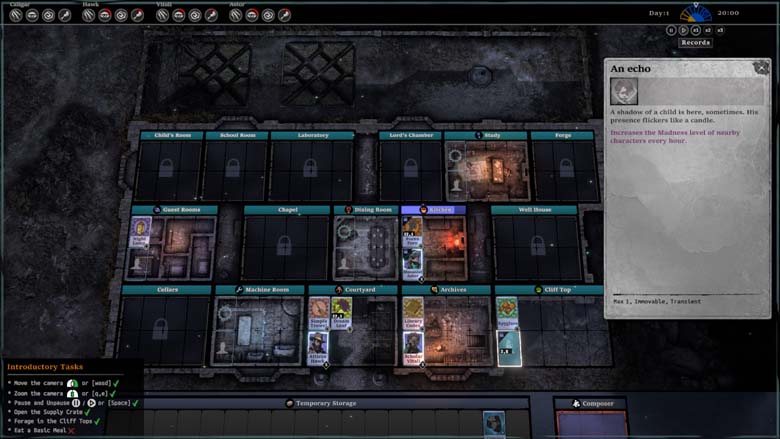Screen dimensions: 780x439
Task: Select the Library Codex card in Archives
Action: tap(413, 313)
